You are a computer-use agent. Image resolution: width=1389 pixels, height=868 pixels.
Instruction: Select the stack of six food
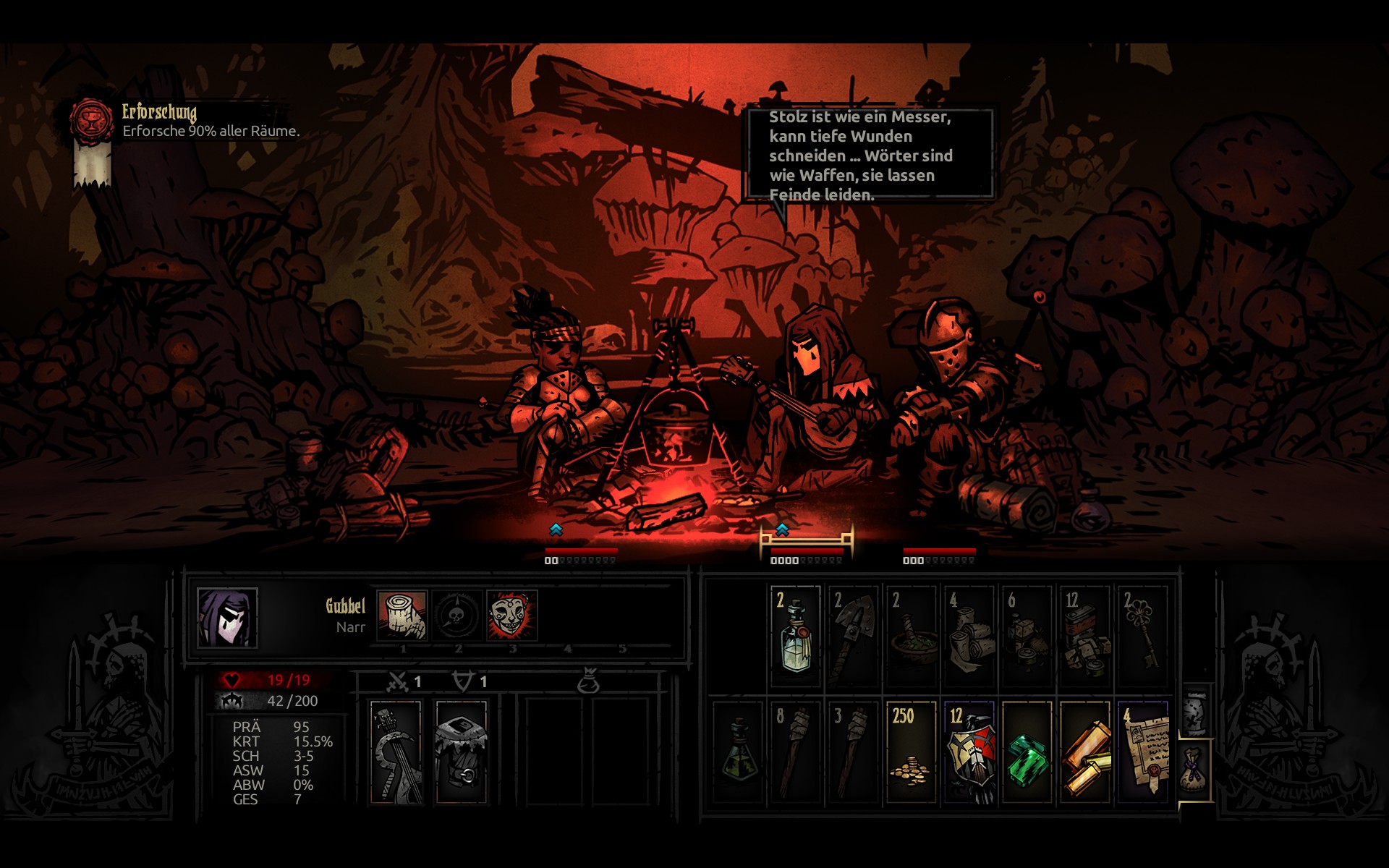coord(1027,637)
